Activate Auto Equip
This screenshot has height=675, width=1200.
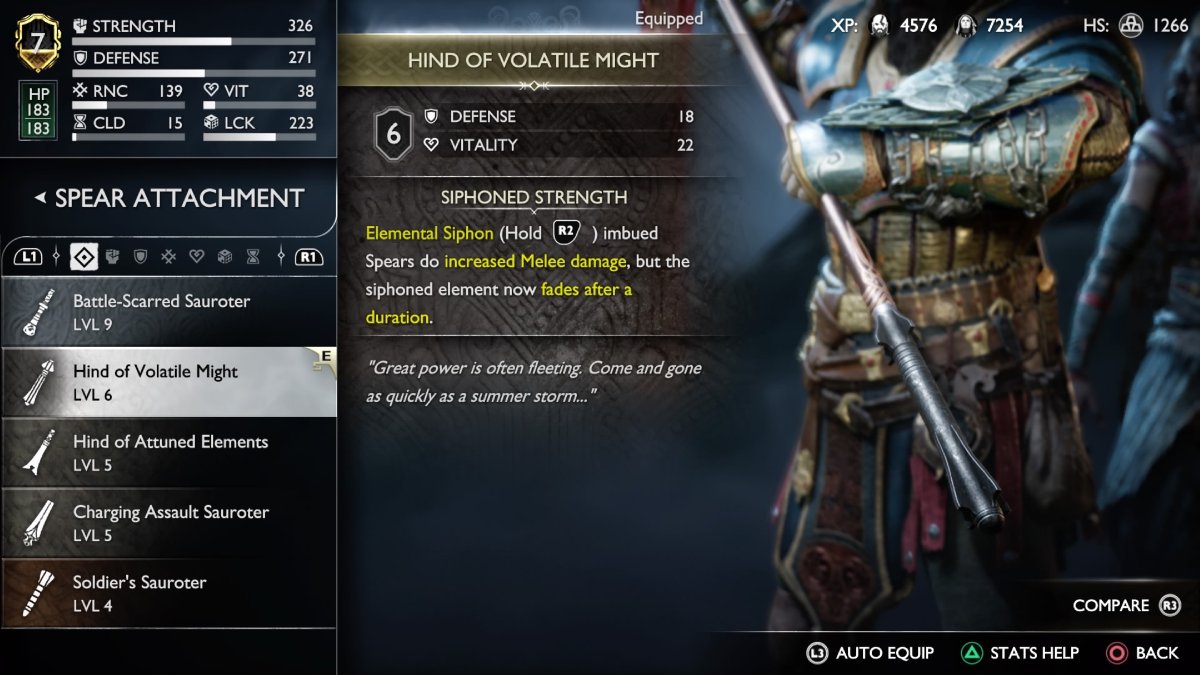click(870, 653)
